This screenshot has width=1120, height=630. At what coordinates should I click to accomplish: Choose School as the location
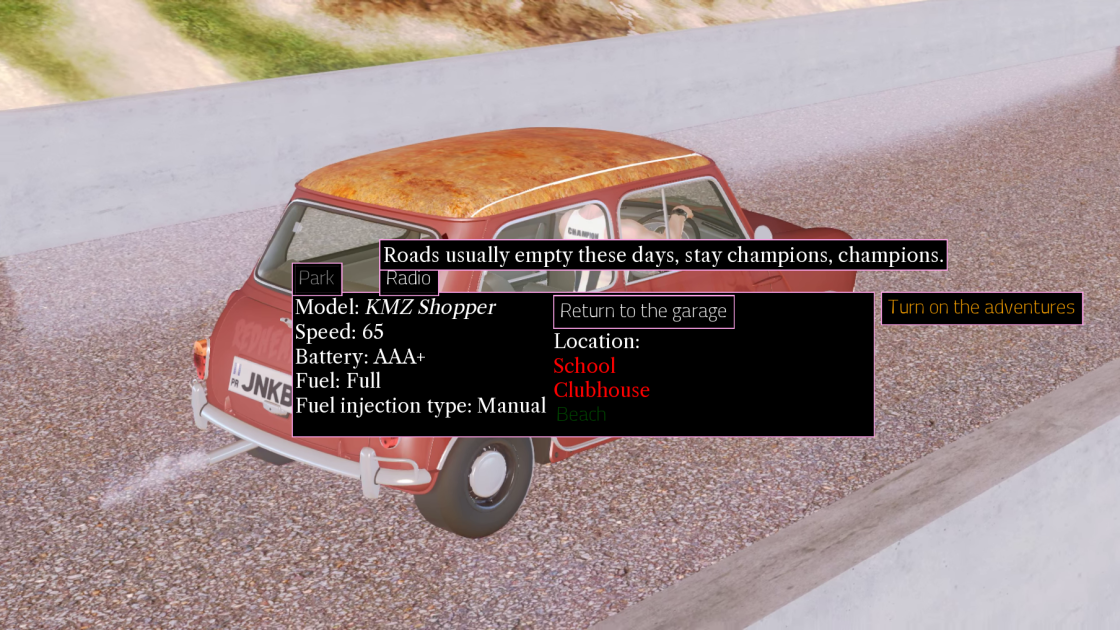pos(585,366)
